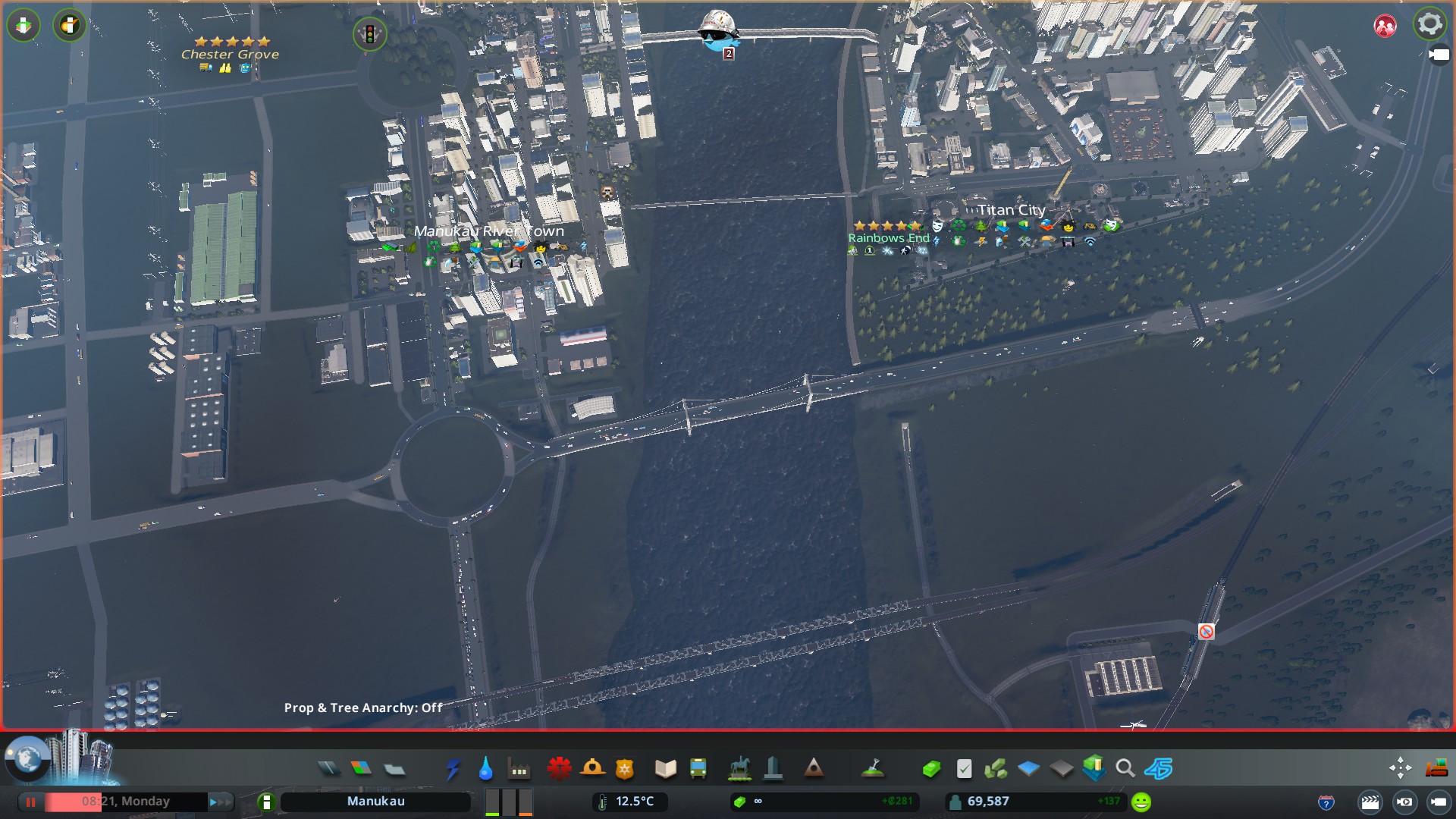Open the Healthcare red cross menu

click(x=559, y=769)
